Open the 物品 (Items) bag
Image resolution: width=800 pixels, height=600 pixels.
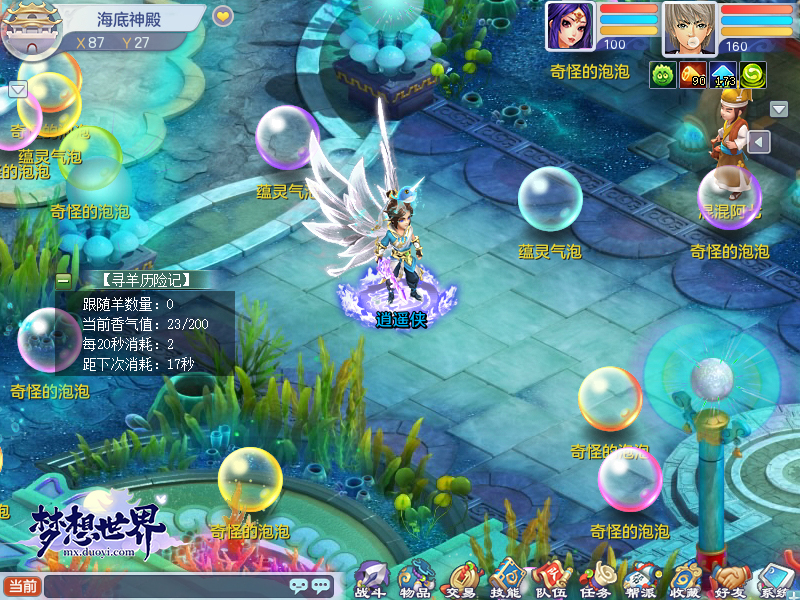(x=414, y=578)
